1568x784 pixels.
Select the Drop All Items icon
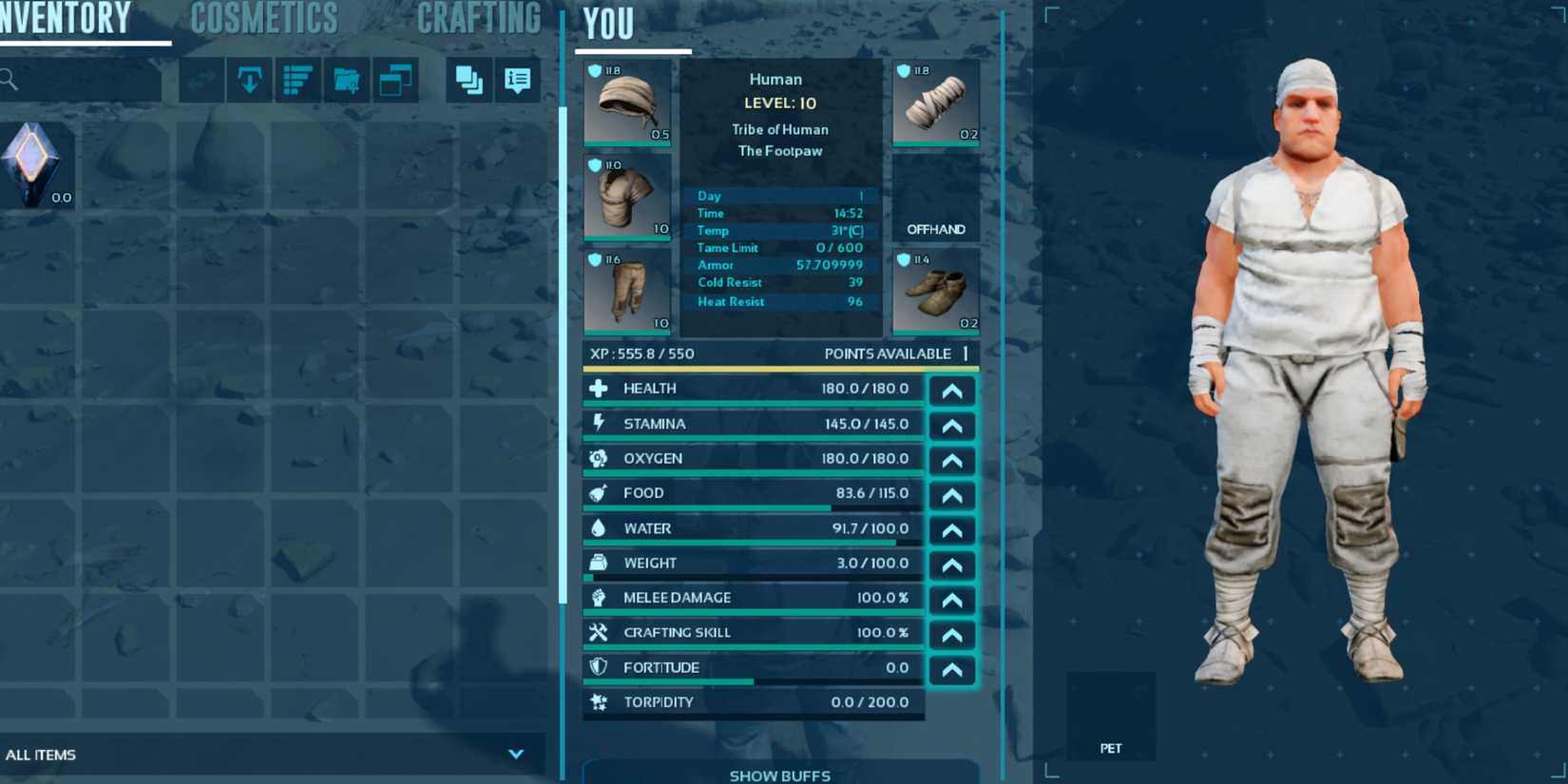pos(248,81)
